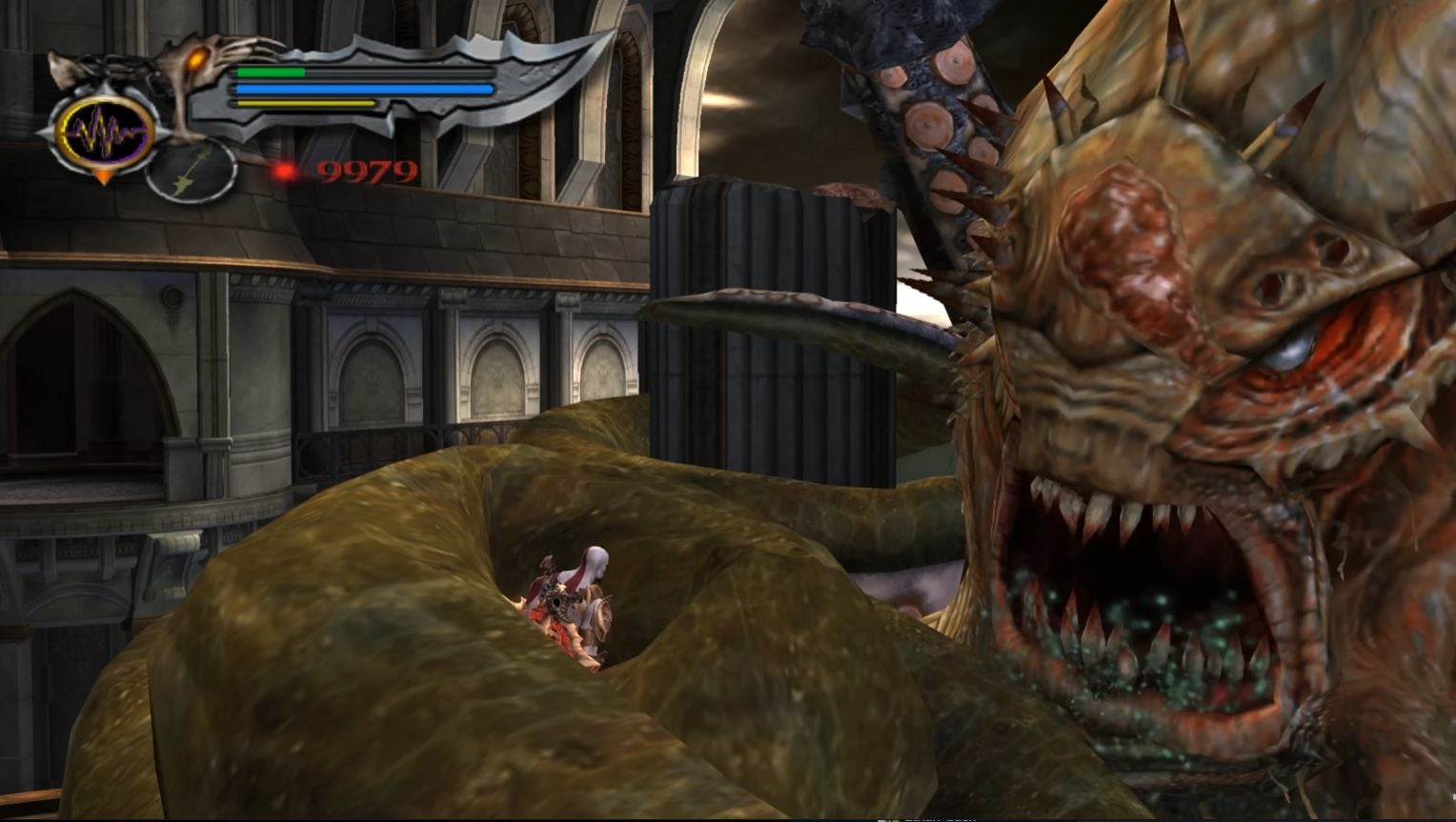This screenshot has height=822, width=1456.
Task: Click the green health bar
Action: point(272,73)
